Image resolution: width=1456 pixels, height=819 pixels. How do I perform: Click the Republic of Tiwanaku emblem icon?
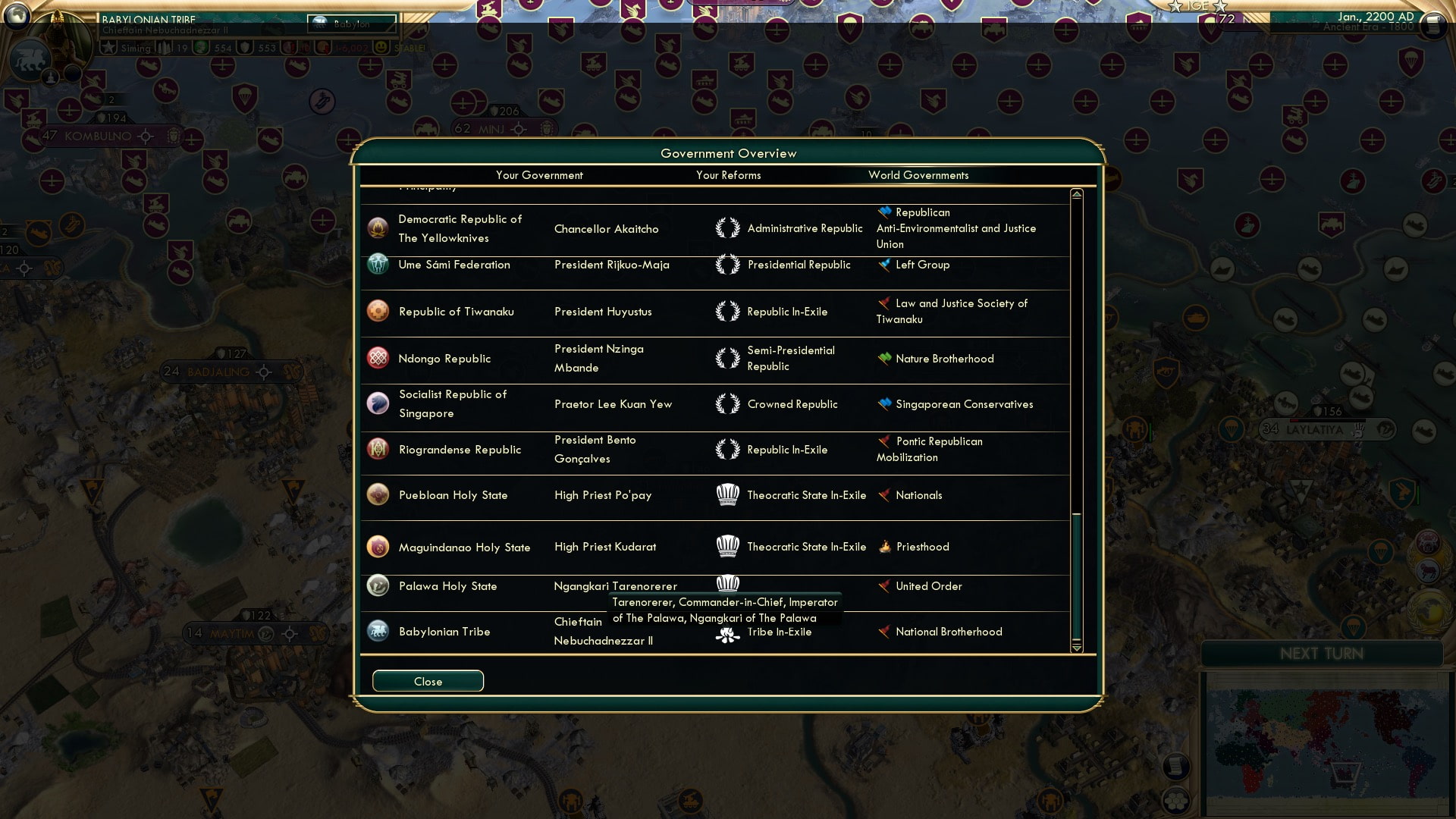(379, 311)
